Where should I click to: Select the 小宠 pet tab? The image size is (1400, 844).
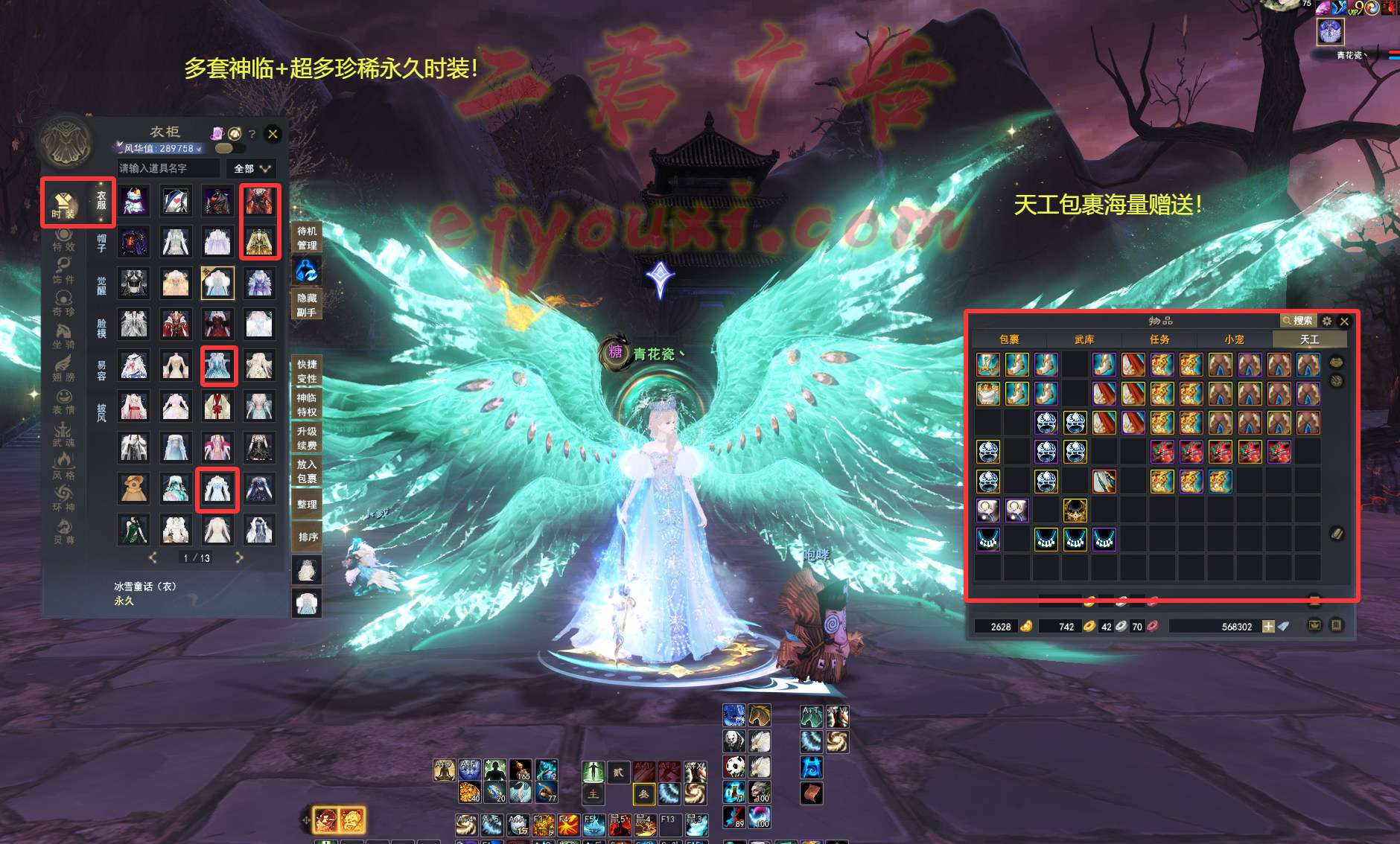[1234, 339]
